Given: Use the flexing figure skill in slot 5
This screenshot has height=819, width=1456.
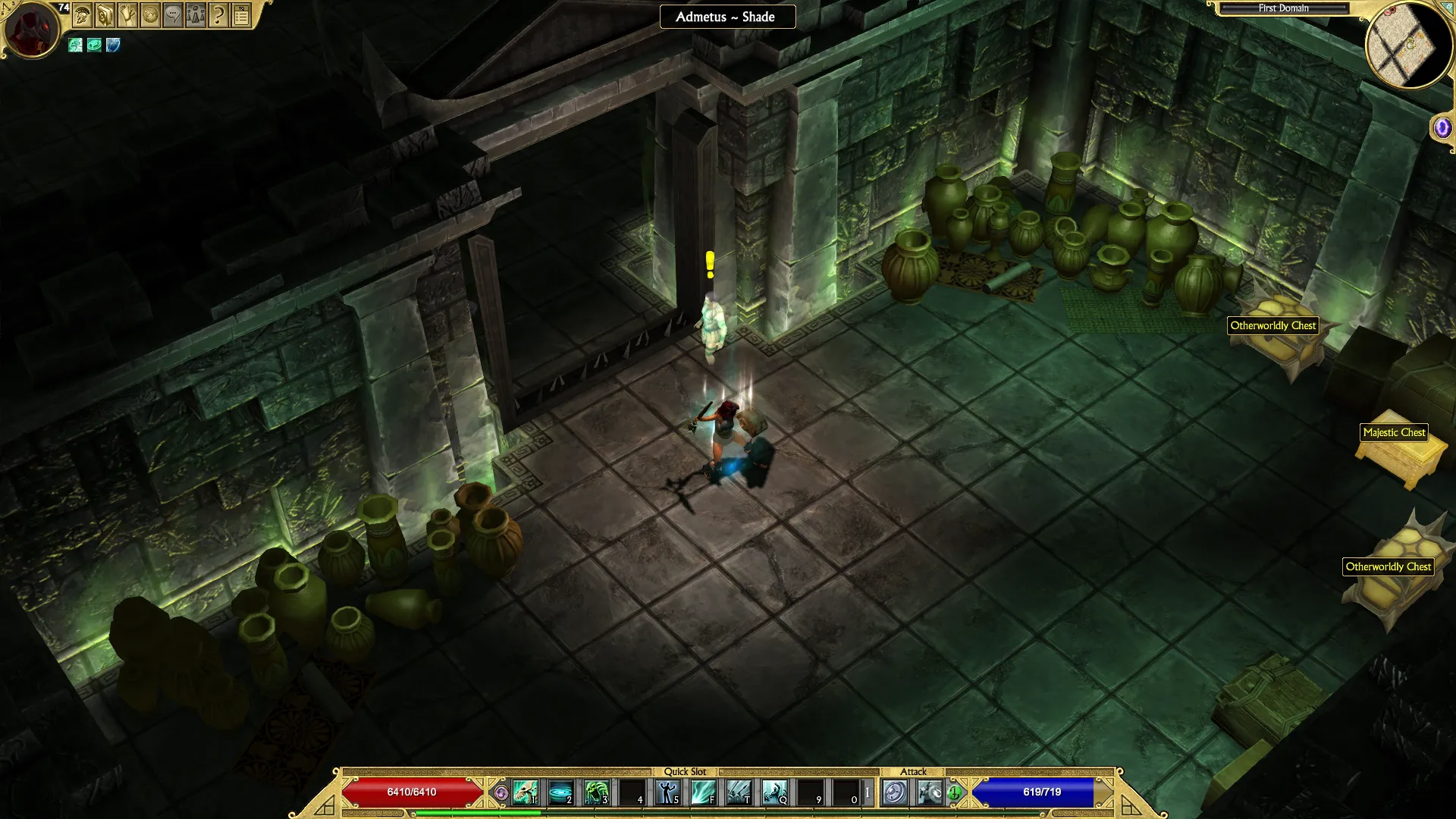Looking at the screenshot, I should (667, 792).
